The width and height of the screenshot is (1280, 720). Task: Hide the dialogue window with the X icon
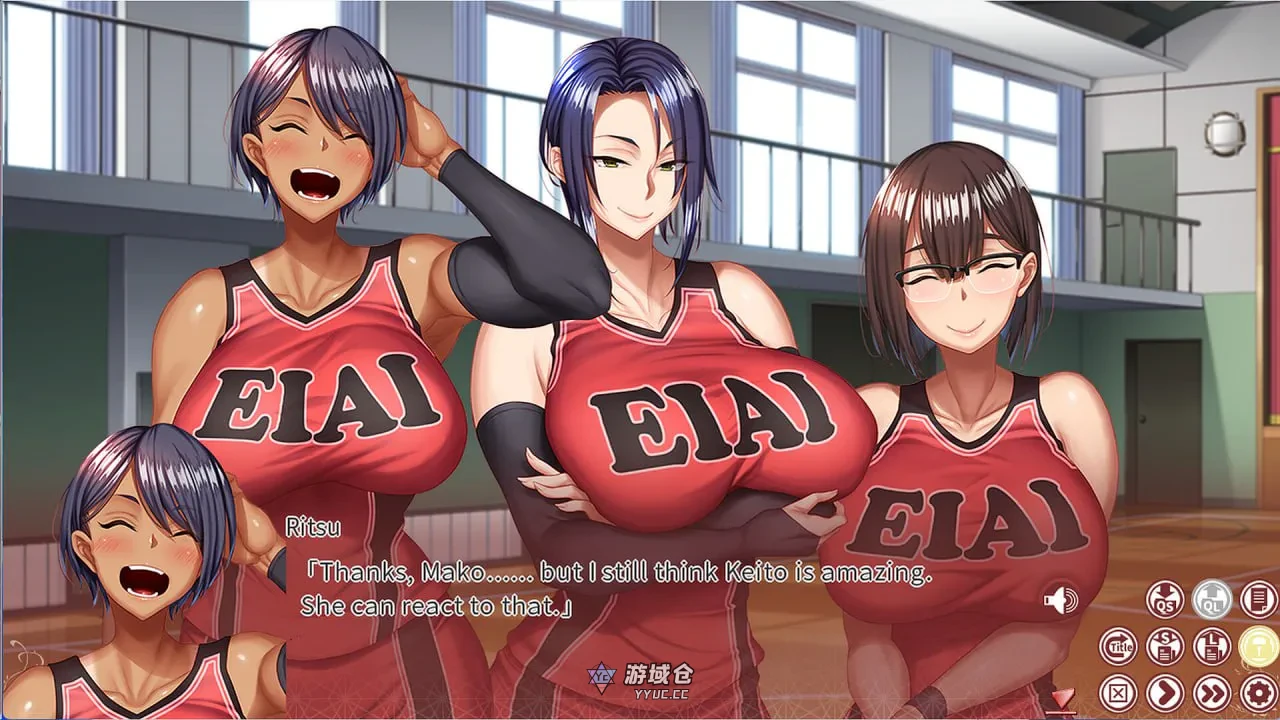[x=1118, y=692]
